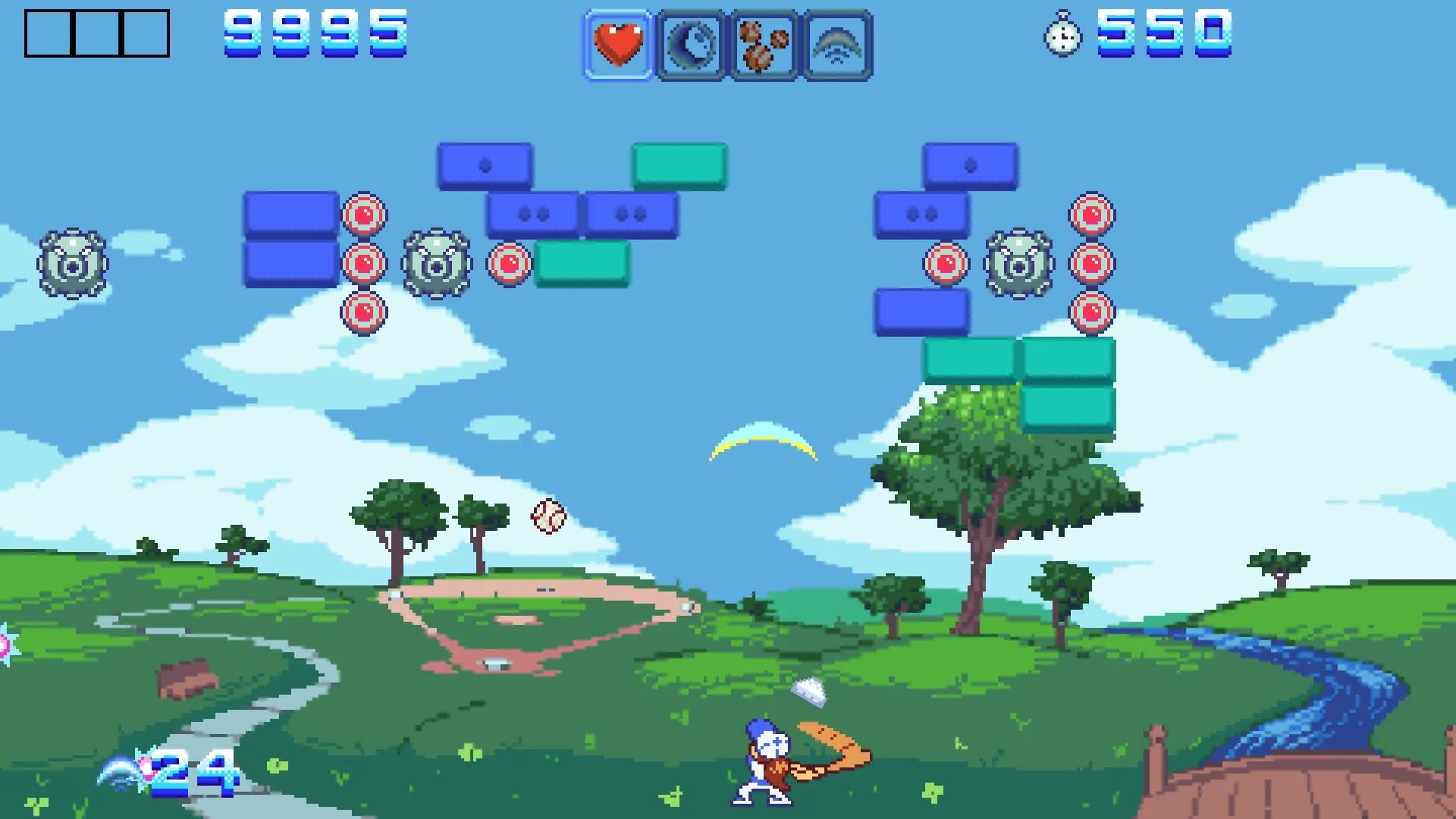Click the topmost red bullseye target on the right
This screenshot has width=1456, height=819.
(x=1092, y=215)
